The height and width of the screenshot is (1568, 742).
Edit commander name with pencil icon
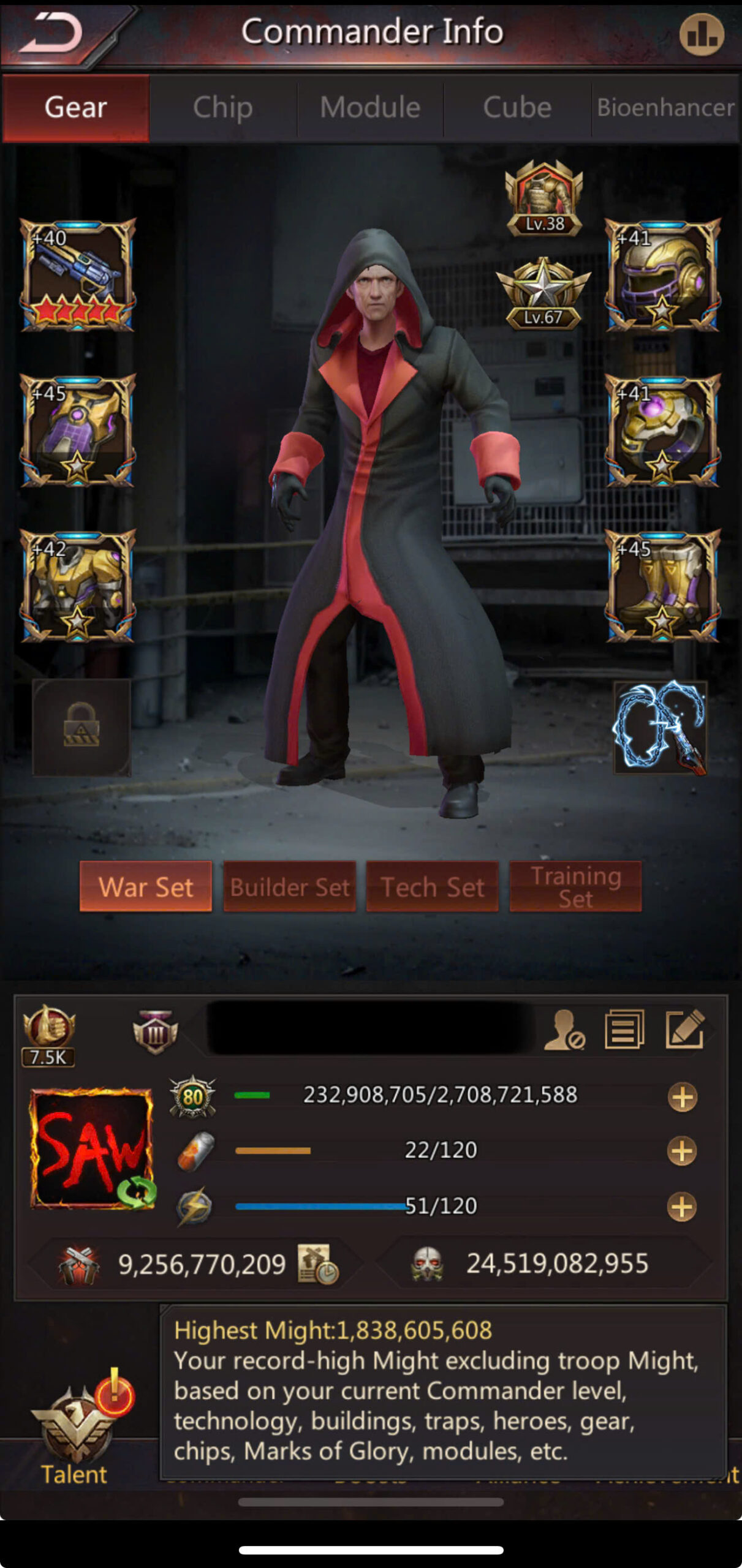pos(684,1029)
